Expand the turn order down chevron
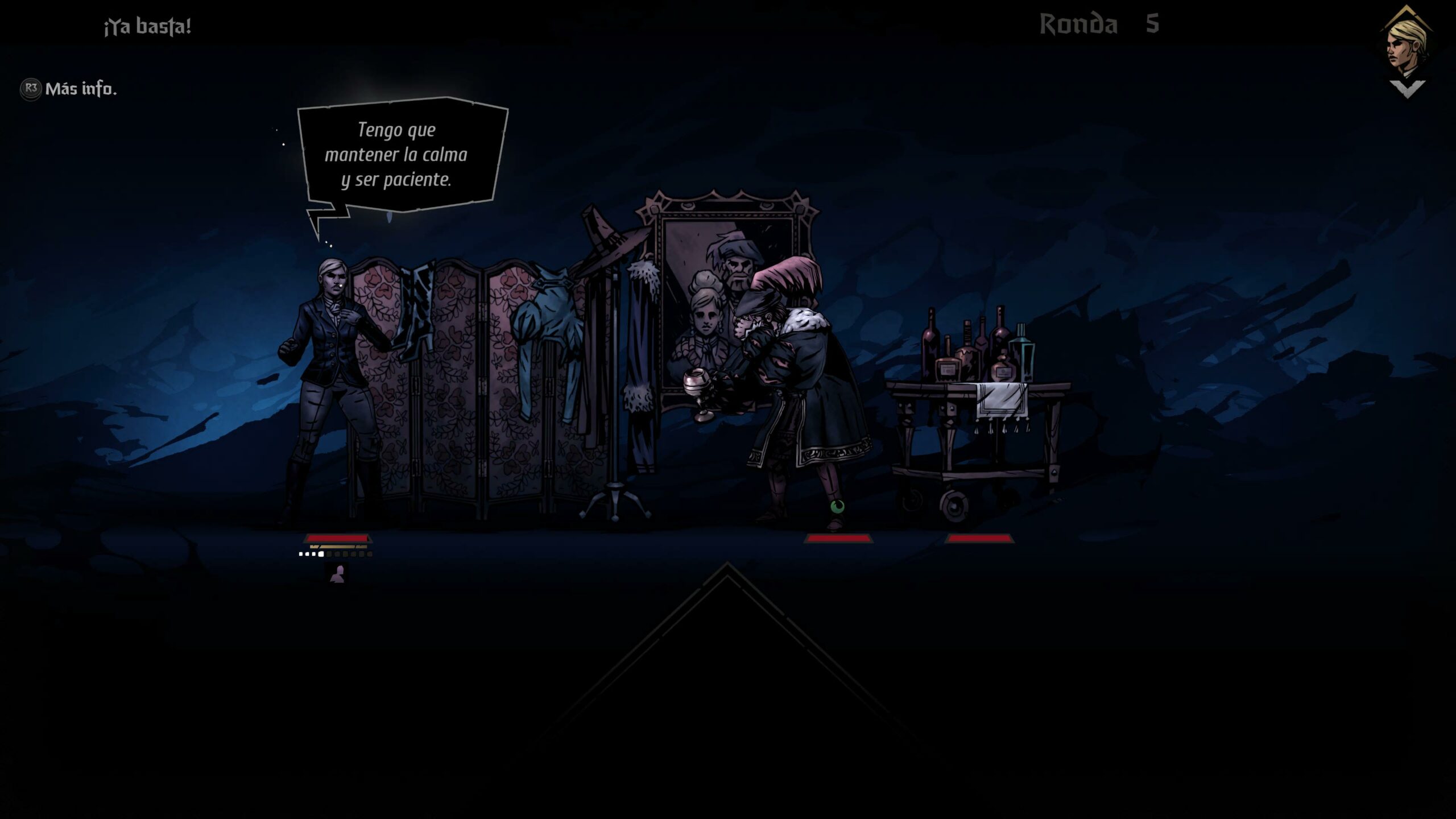This screenshot has height=819, width=1456. point(1407,89)
